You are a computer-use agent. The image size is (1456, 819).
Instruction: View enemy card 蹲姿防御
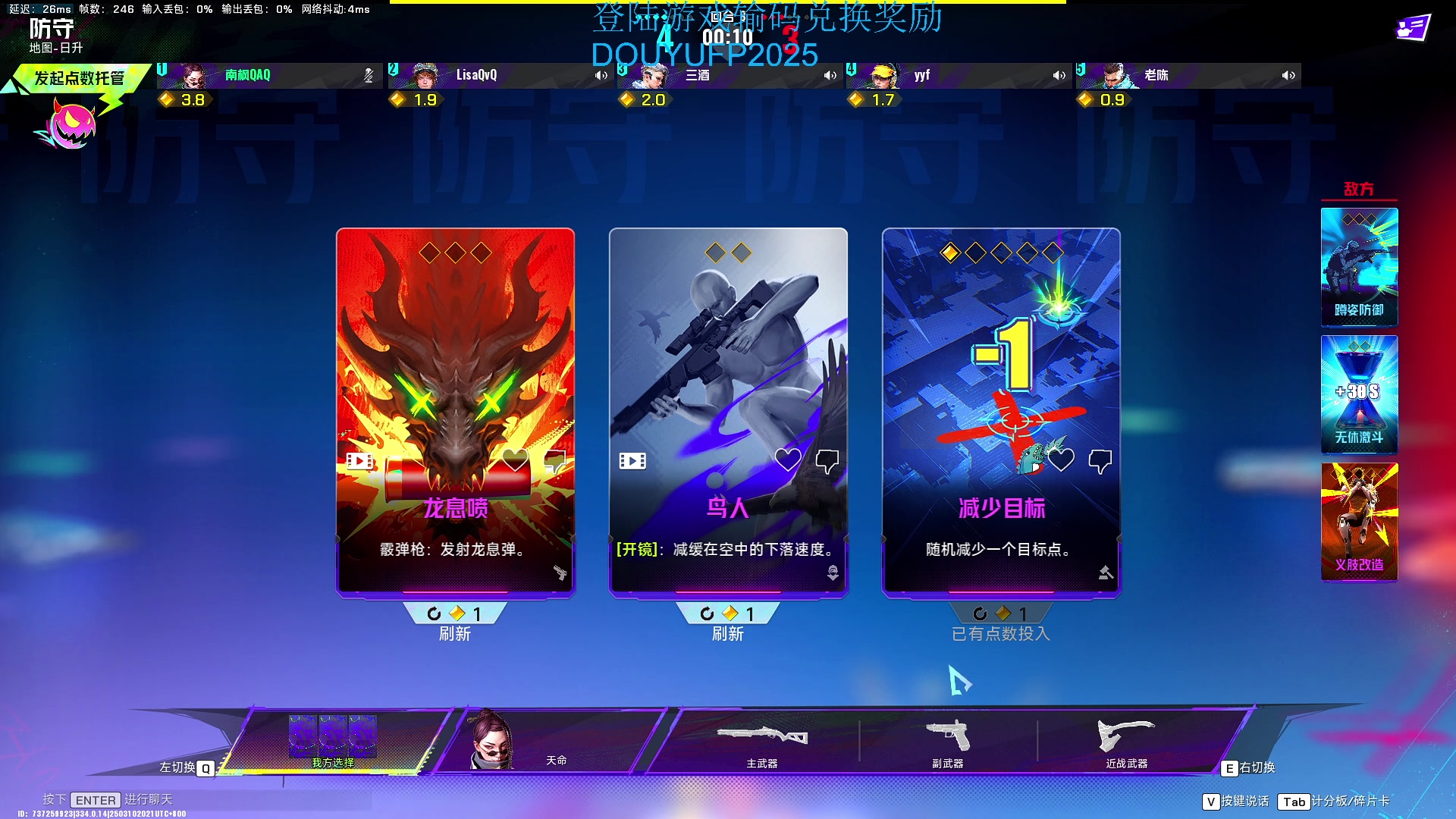click(x=1359, y=267)
